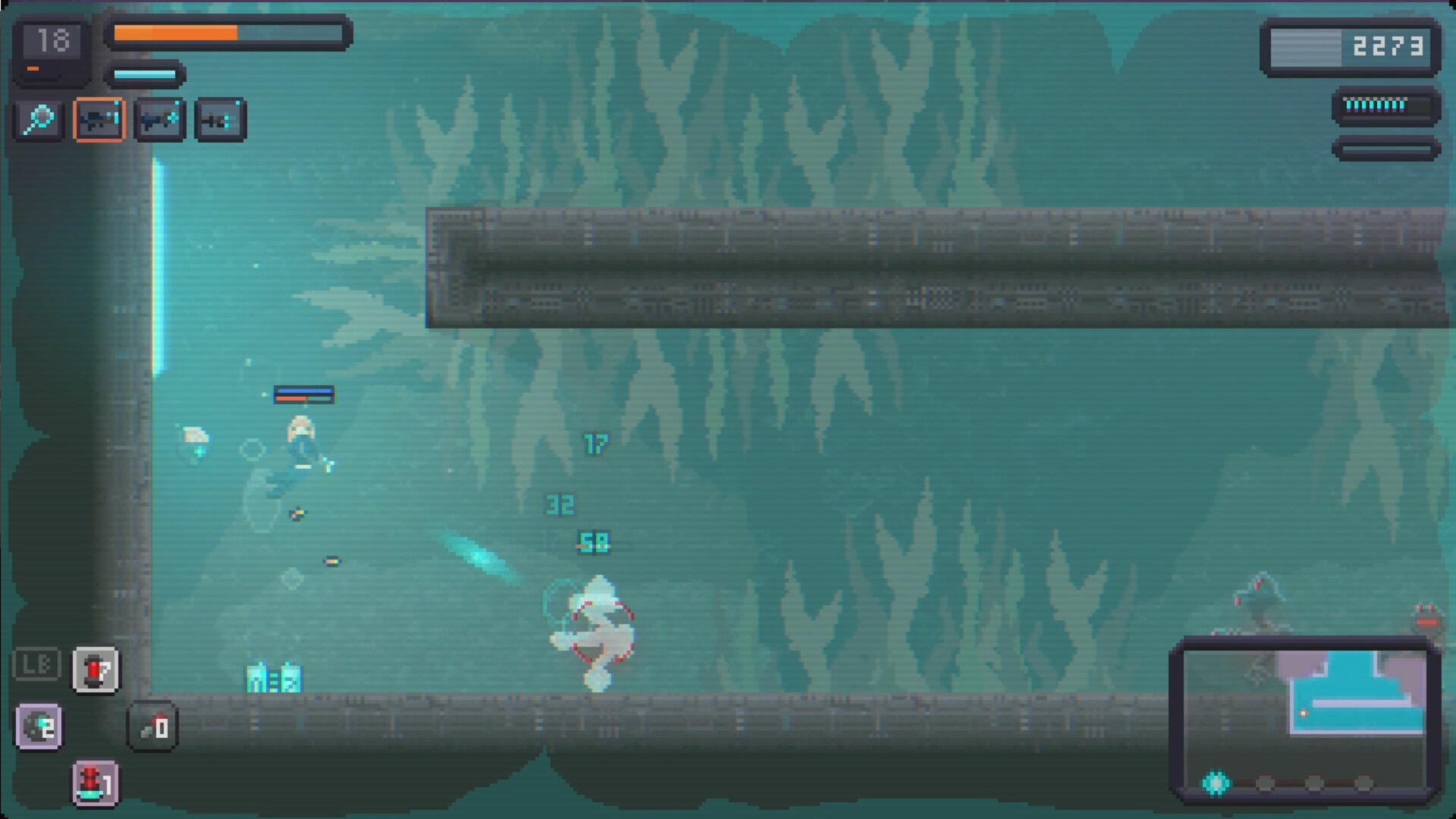Select the magnifying scanner tool
Screen dimensions: 1456x819
[39, 119]
